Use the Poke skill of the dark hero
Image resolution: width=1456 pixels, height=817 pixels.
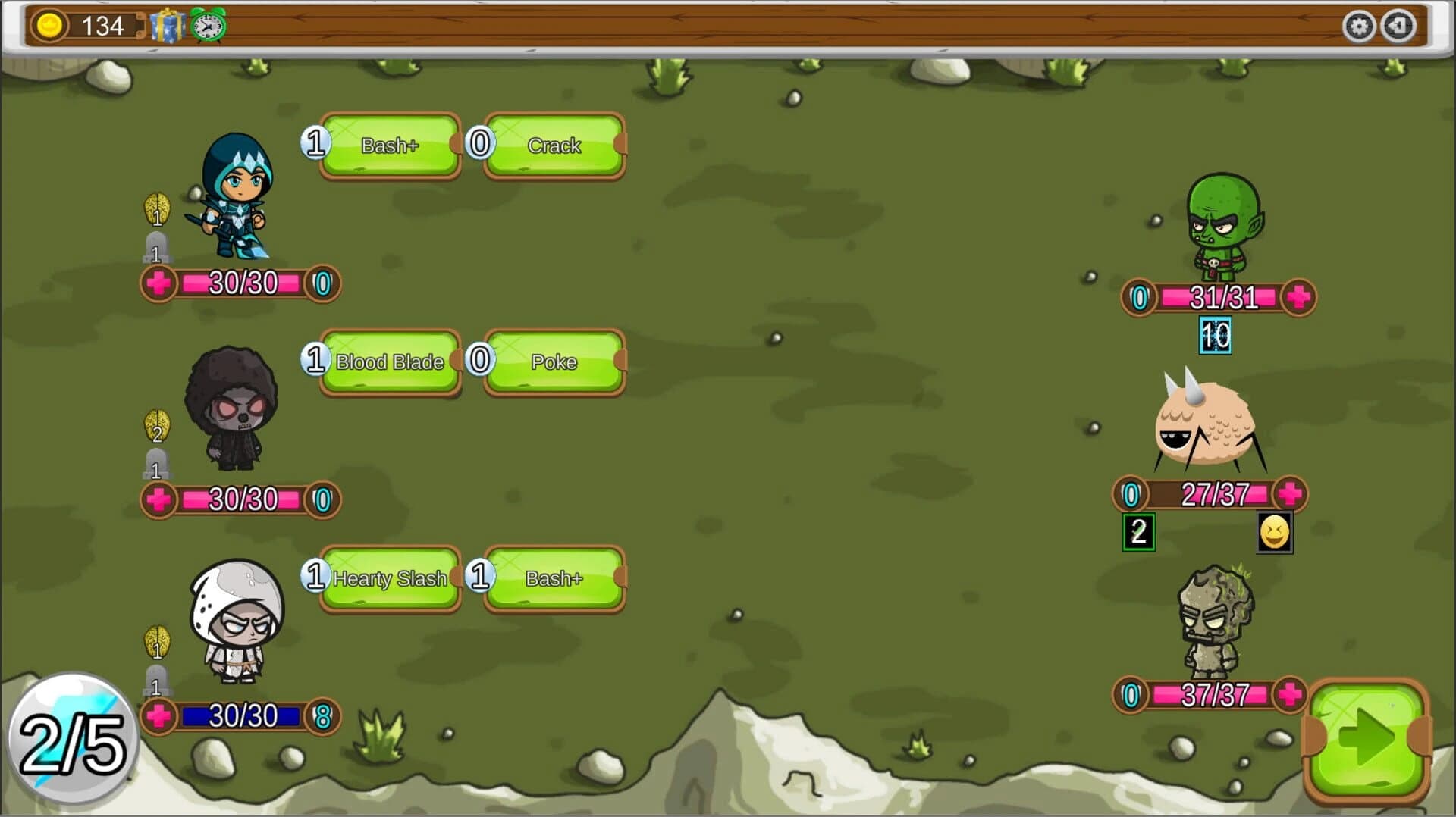[x=554, y=362]
